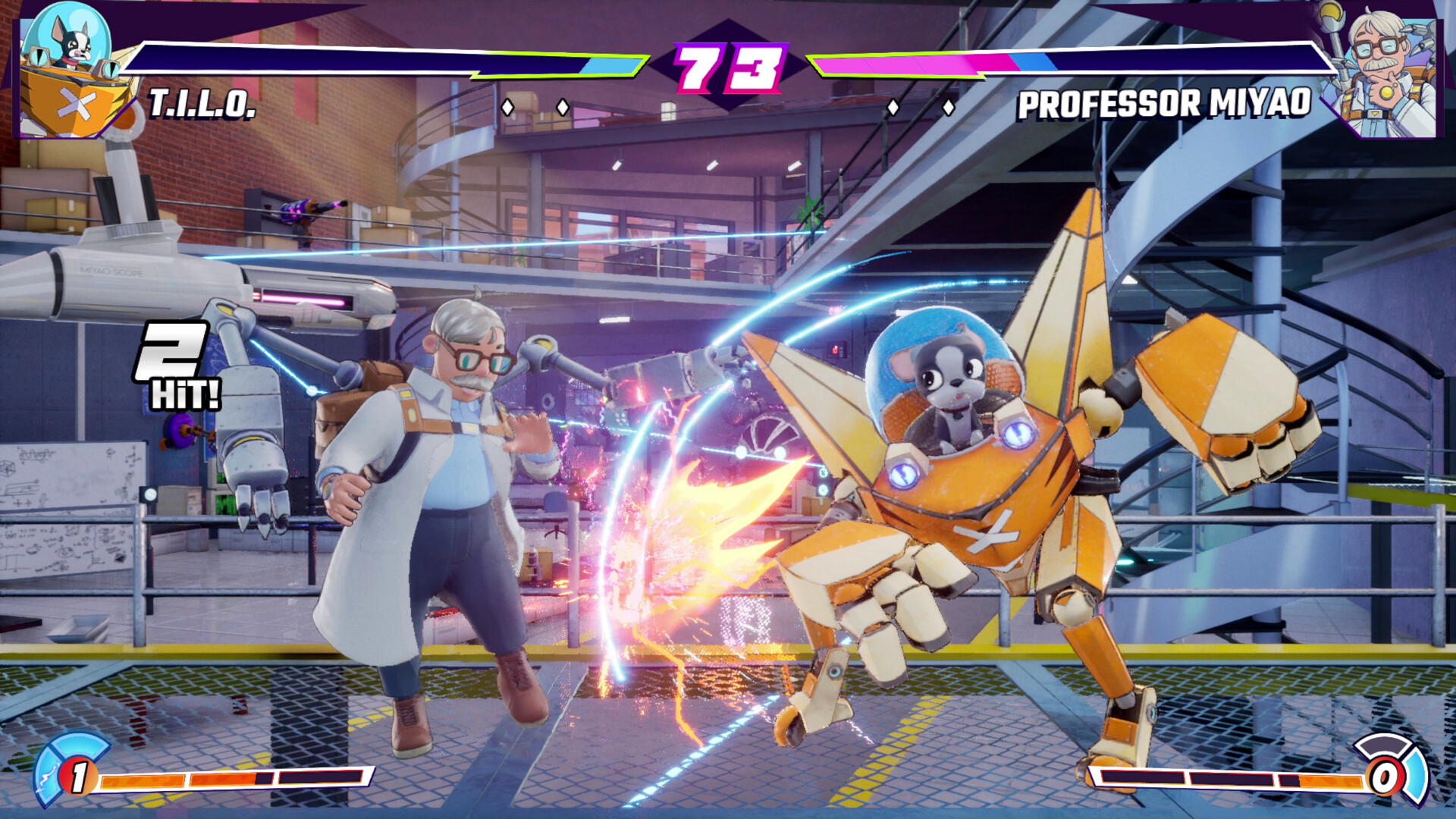1456x819 pixels.
Task: Click the purple diamond round timer showing 73
Action: 728,68
